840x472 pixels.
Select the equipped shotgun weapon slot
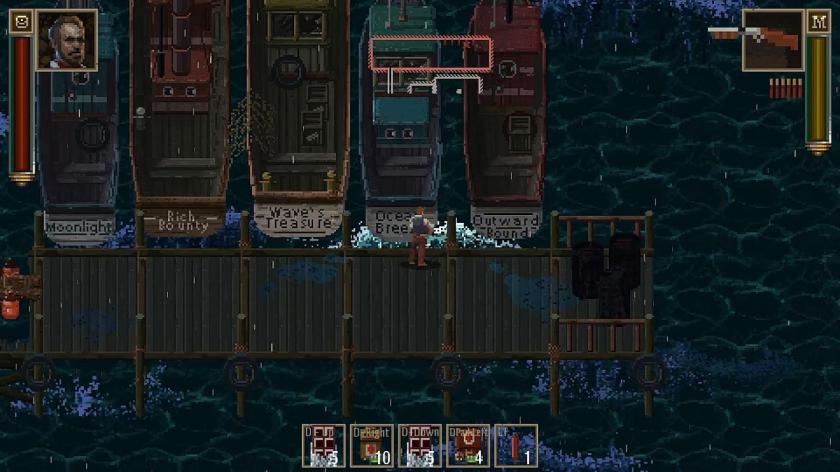773,40
